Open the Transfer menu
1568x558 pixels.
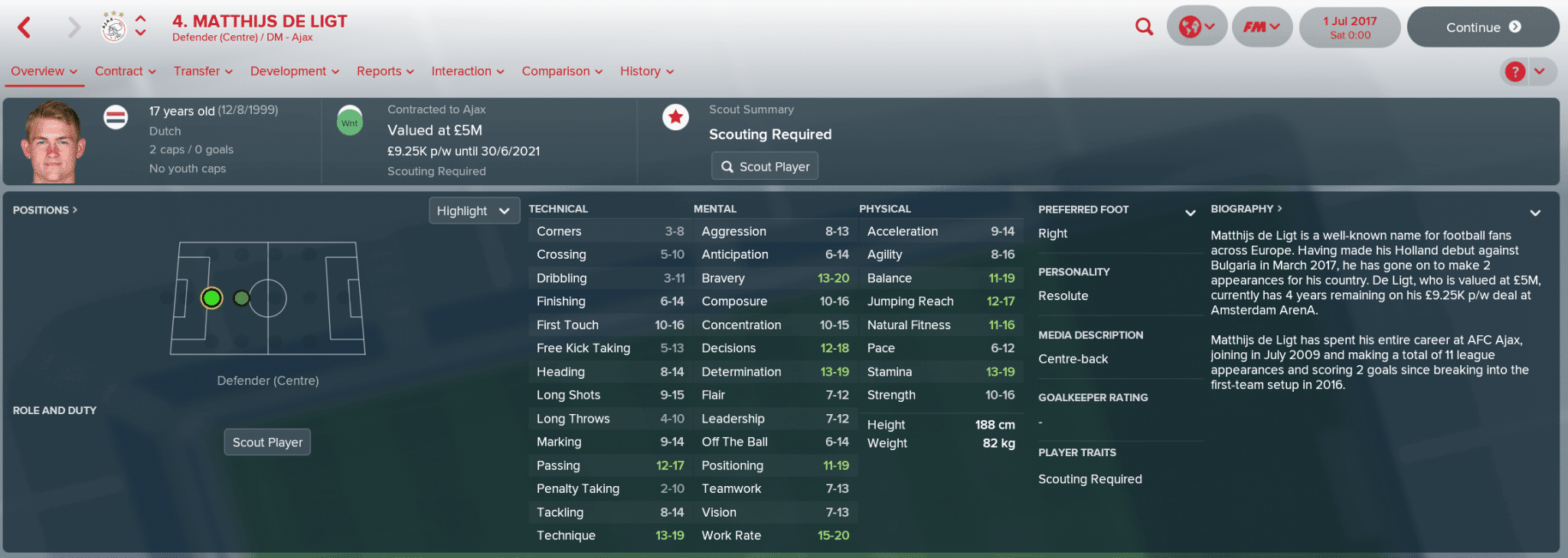tap(203, 71)
